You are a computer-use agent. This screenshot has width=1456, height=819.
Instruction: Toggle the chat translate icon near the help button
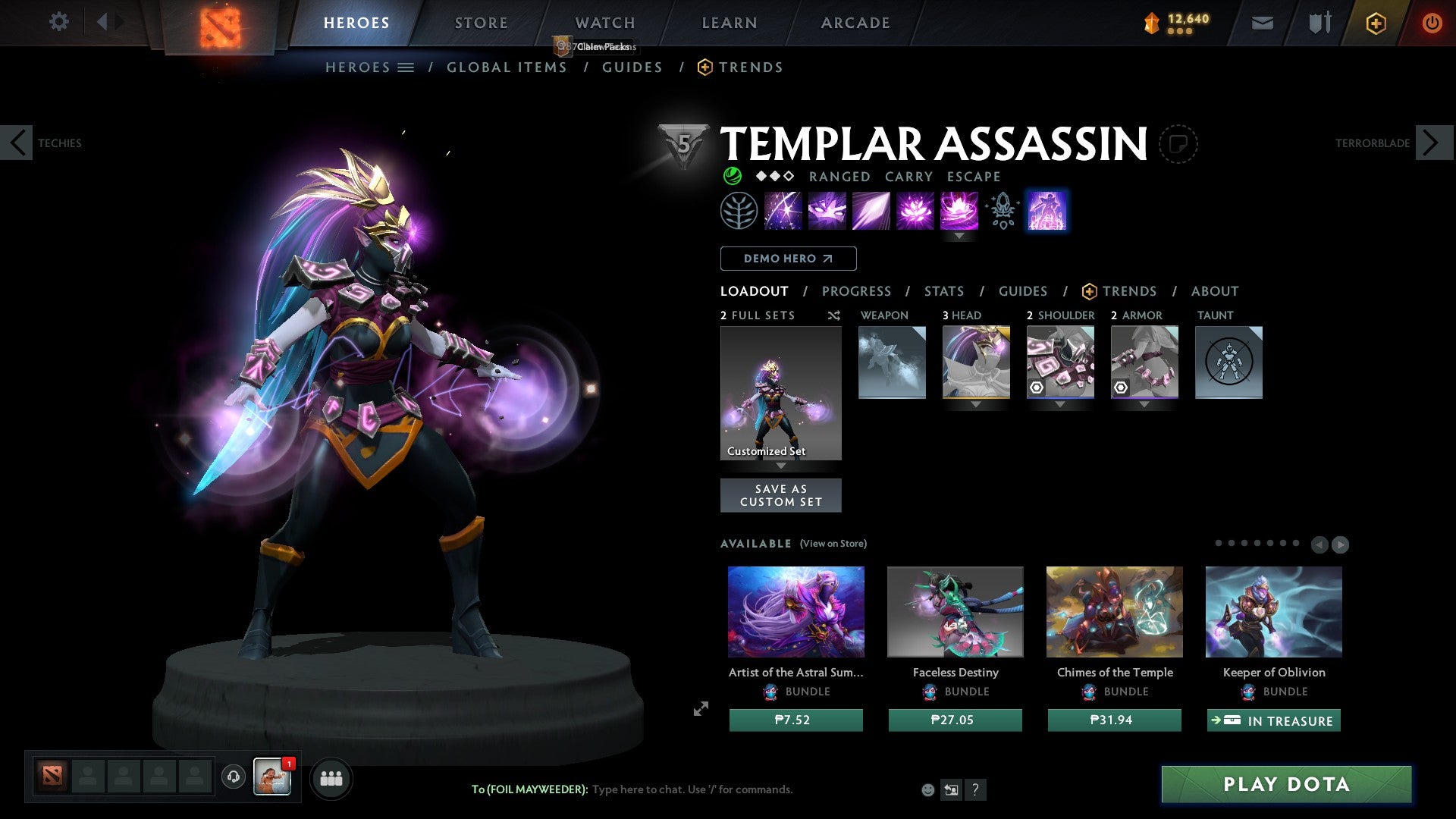[951, 789]
